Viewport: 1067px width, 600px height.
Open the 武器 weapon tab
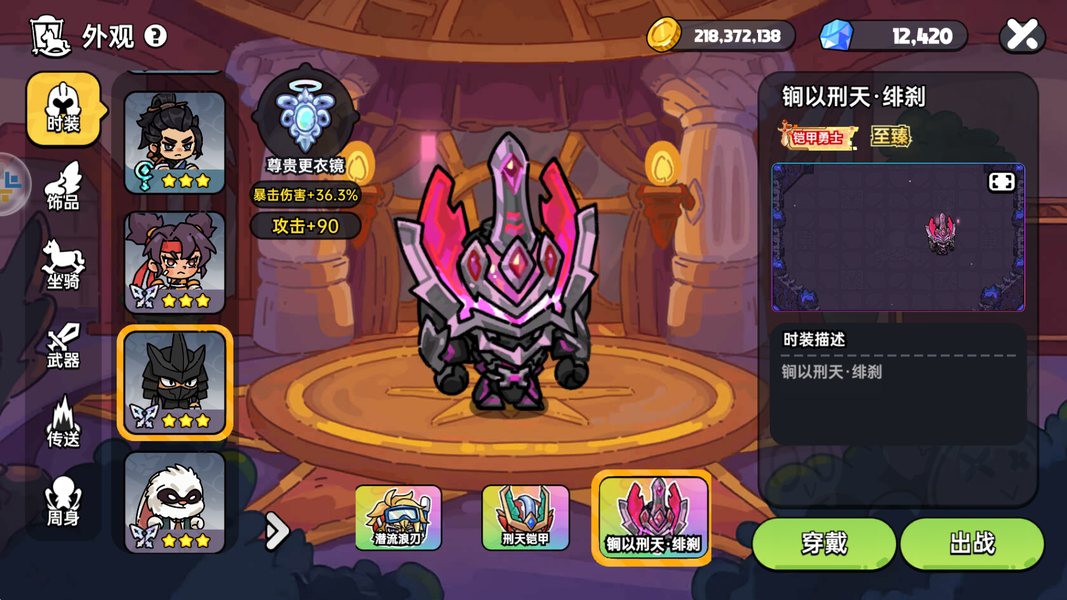click(63, 345)
